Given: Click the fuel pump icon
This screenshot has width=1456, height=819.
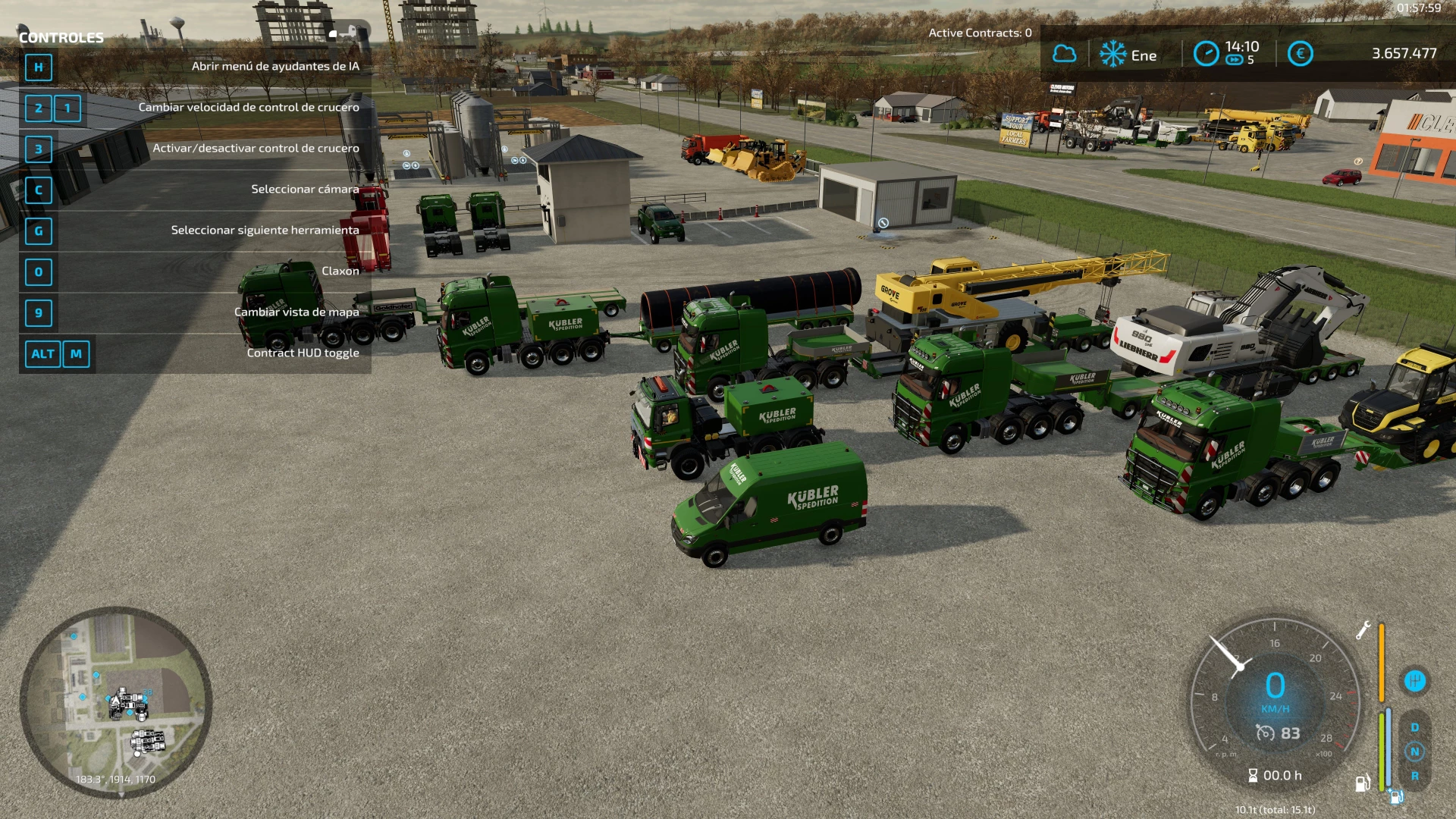Looking at the screenshot, I should (1362, 783).
